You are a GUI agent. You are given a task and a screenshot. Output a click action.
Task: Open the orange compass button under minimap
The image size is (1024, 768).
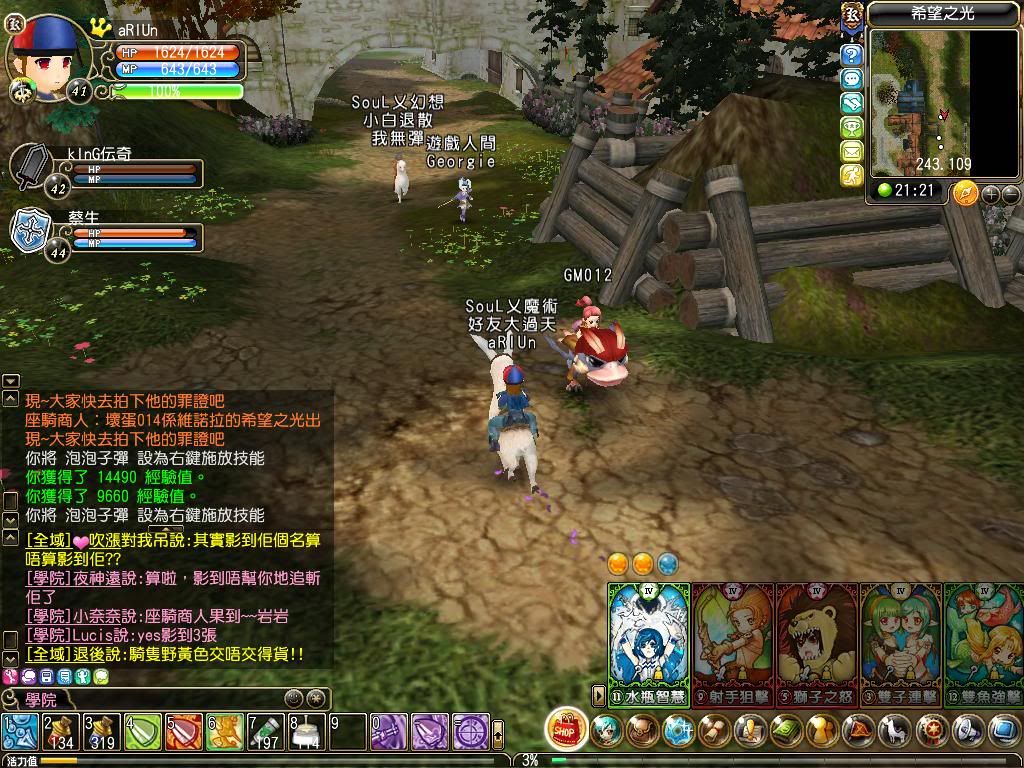pos(966,192)
